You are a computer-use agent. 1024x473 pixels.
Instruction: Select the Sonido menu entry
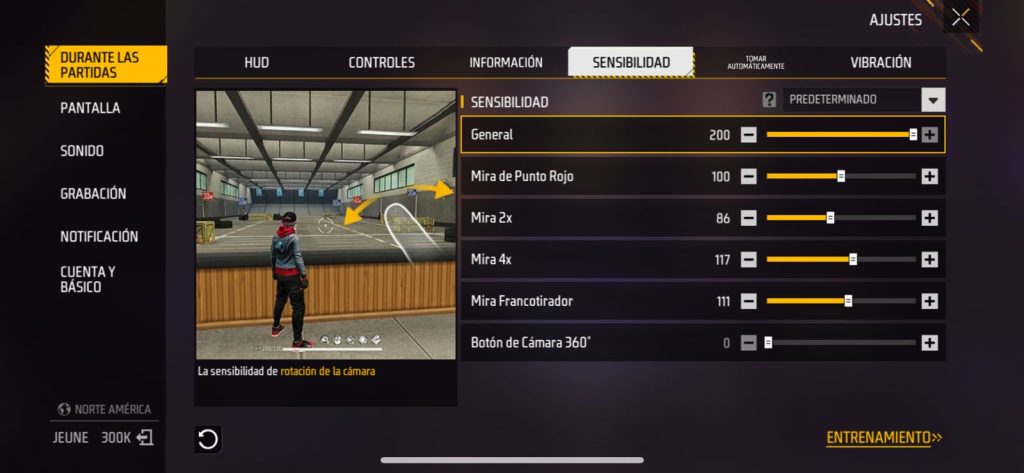tap(82, 151)
